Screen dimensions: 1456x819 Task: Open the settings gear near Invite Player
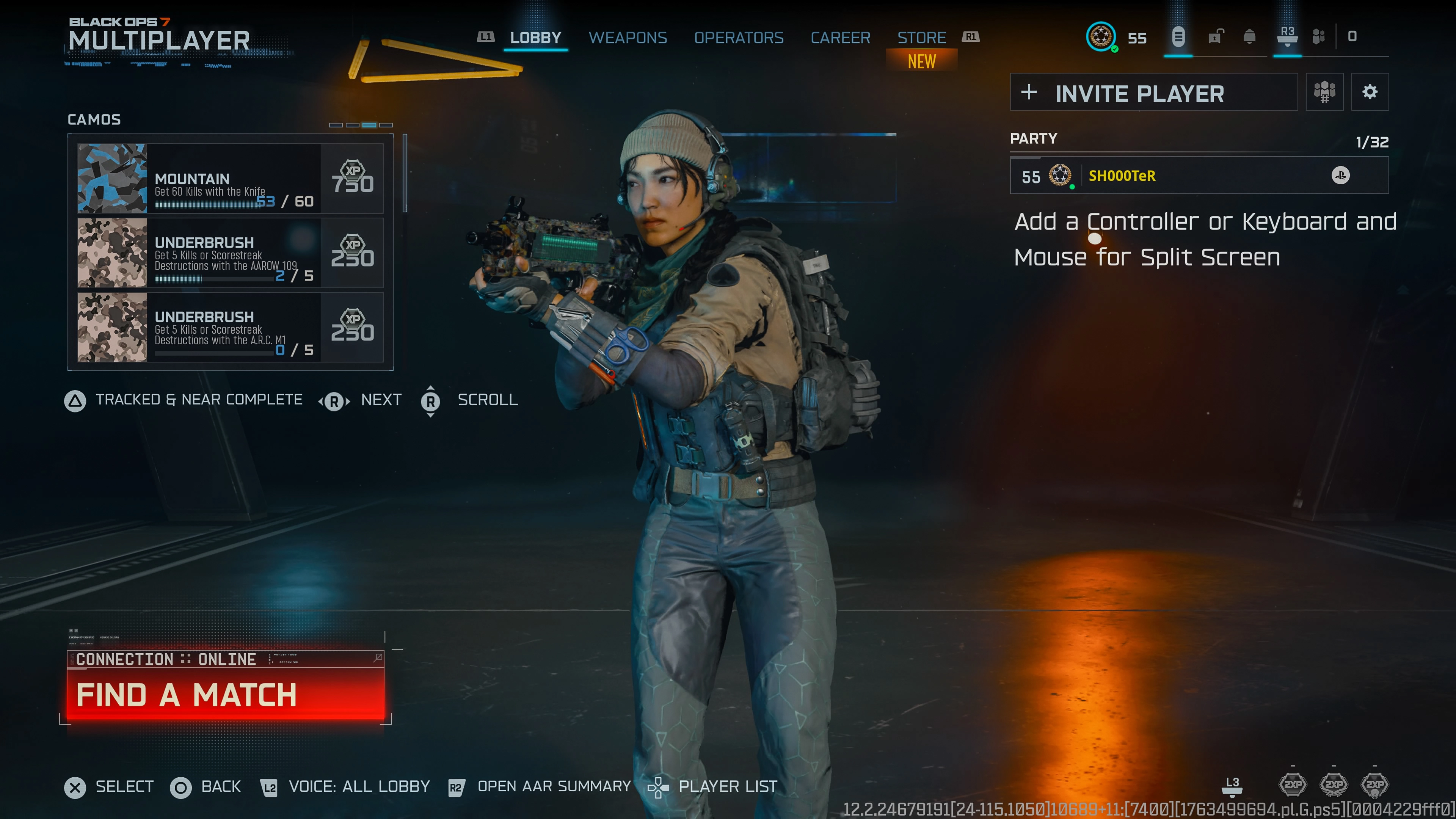1371,91
